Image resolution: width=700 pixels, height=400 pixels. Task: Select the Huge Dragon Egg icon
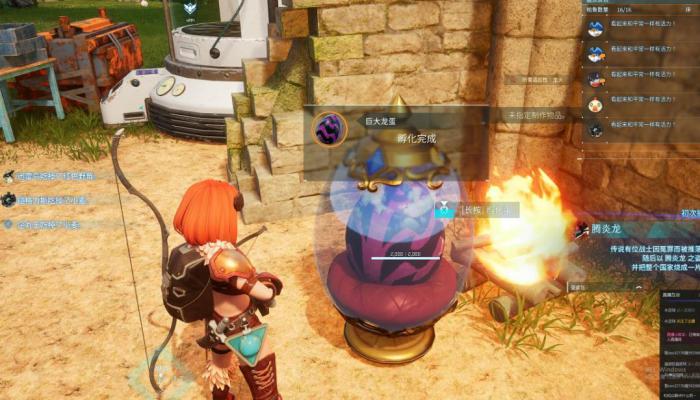tap(330, 128)
